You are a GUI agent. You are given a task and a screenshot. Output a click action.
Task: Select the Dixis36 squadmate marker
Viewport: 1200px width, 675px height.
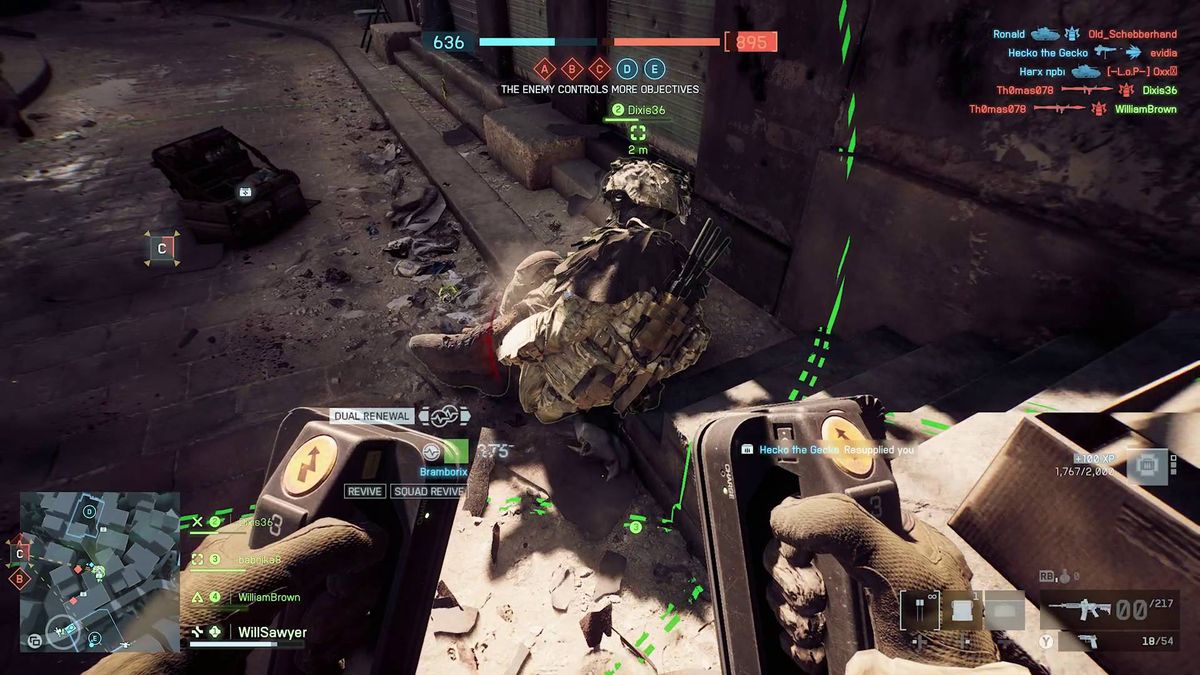coord(638,132)
